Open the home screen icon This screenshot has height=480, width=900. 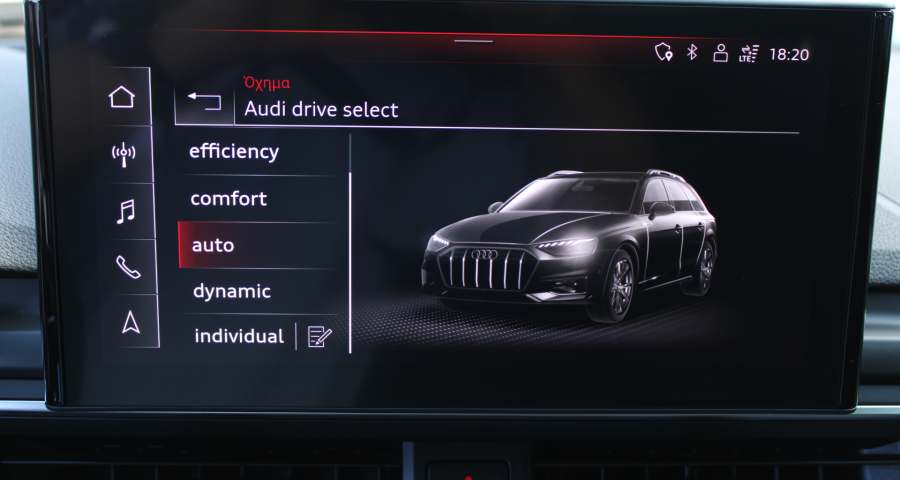[122, 97]
